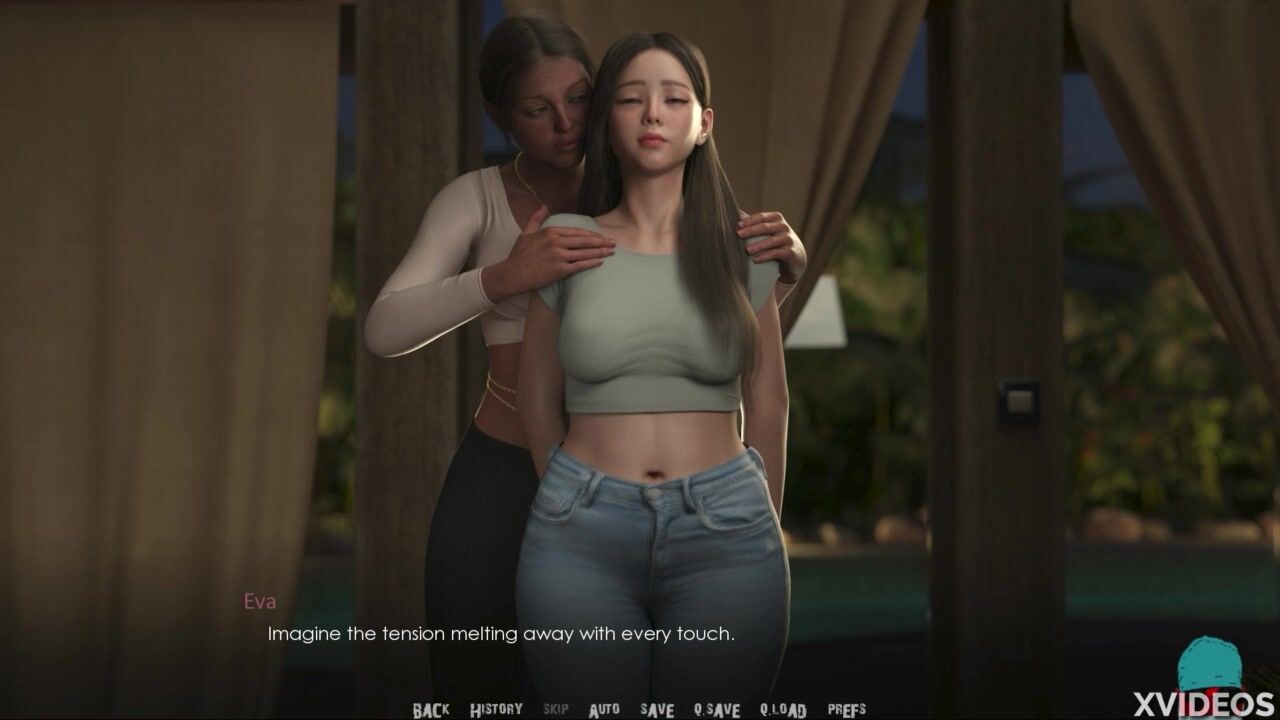The height and width of the screenshot is (720, 1280).
Task: Toggle Auto-advance mode
Action: [604, 710]
